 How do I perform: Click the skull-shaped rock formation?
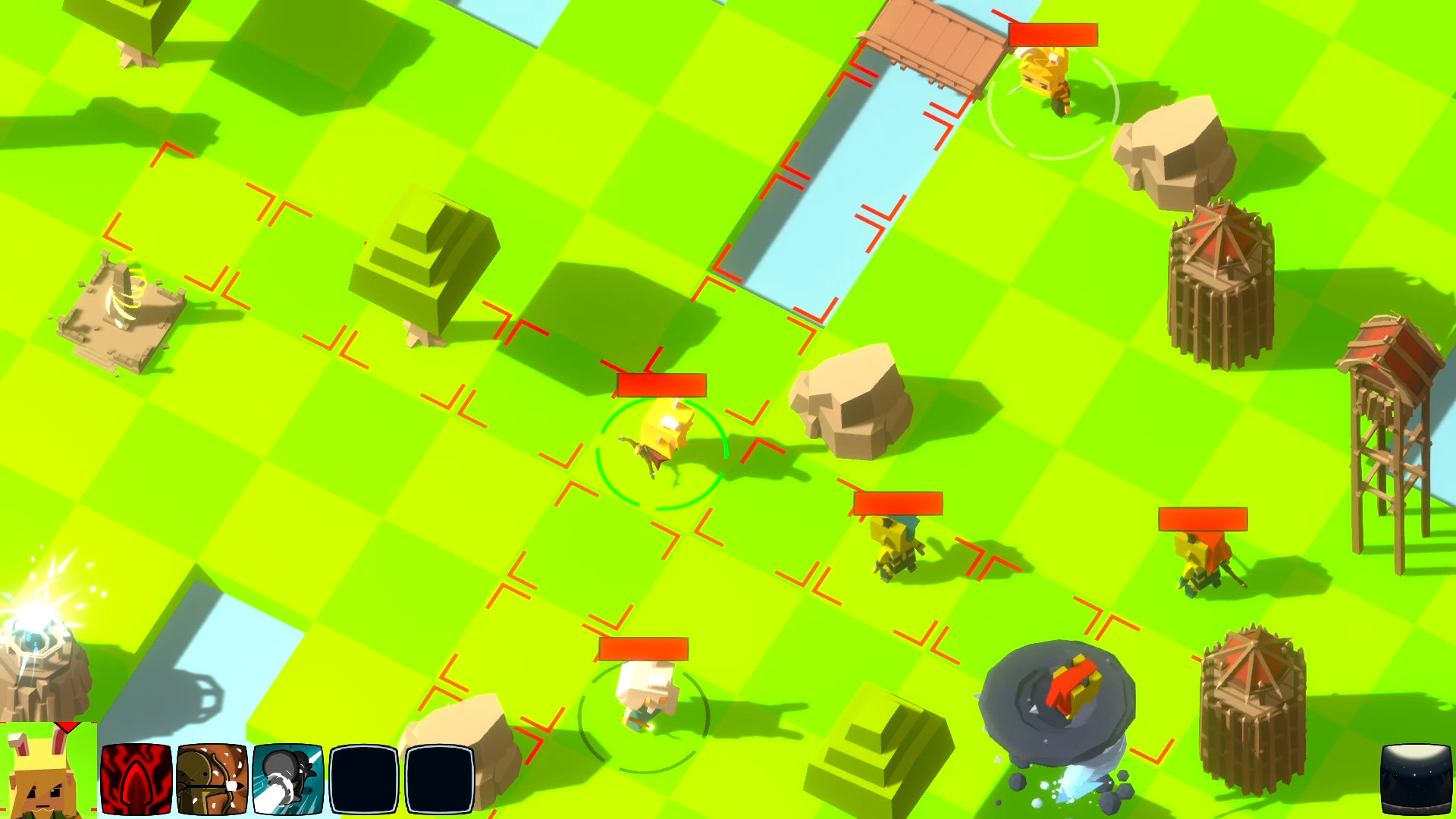coord(849,402)
